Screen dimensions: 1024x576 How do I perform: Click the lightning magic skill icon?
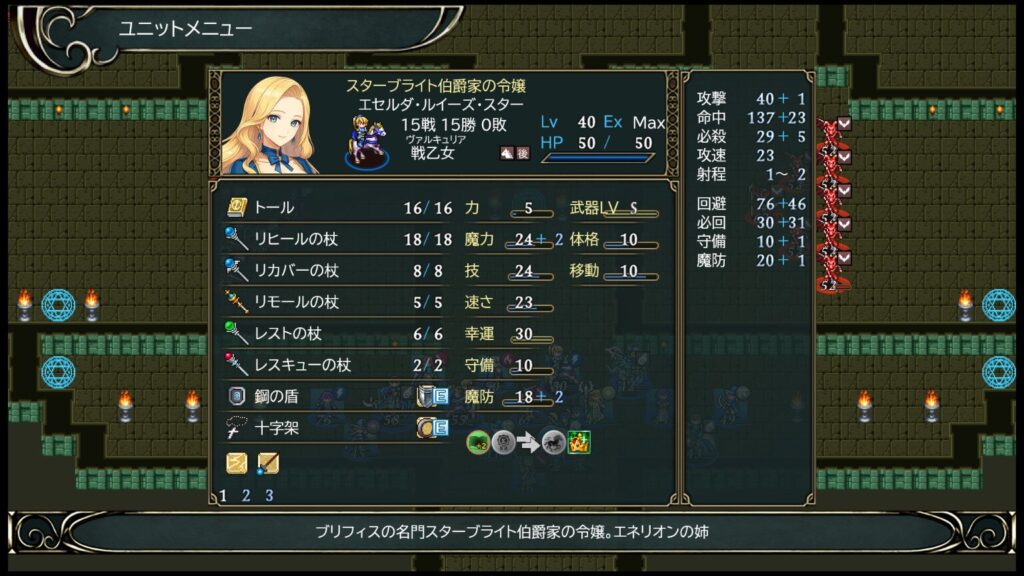(x=236, y=463)
